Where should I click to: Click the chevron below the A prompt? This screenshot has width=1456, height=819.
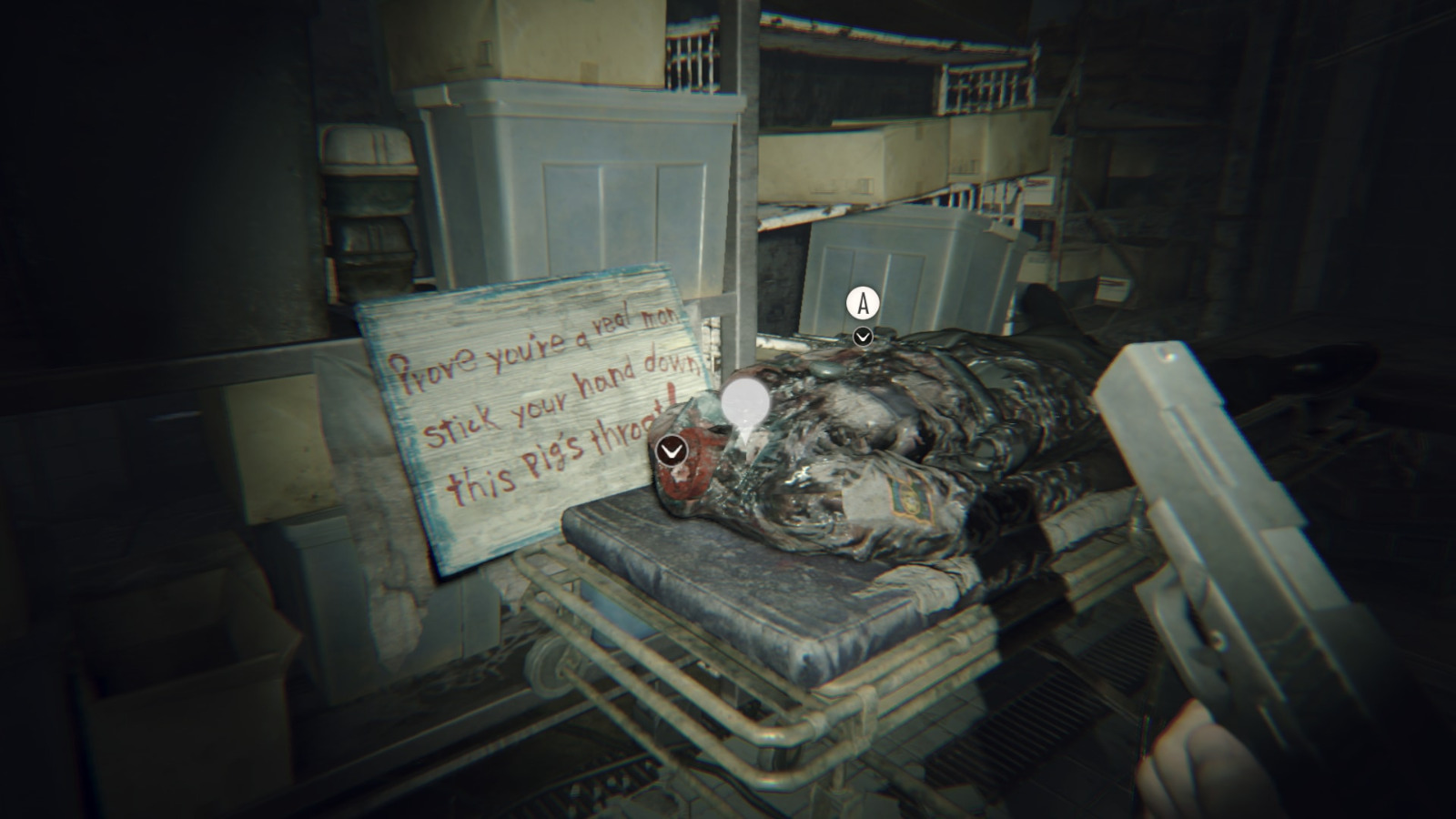[x=861, y=336]
